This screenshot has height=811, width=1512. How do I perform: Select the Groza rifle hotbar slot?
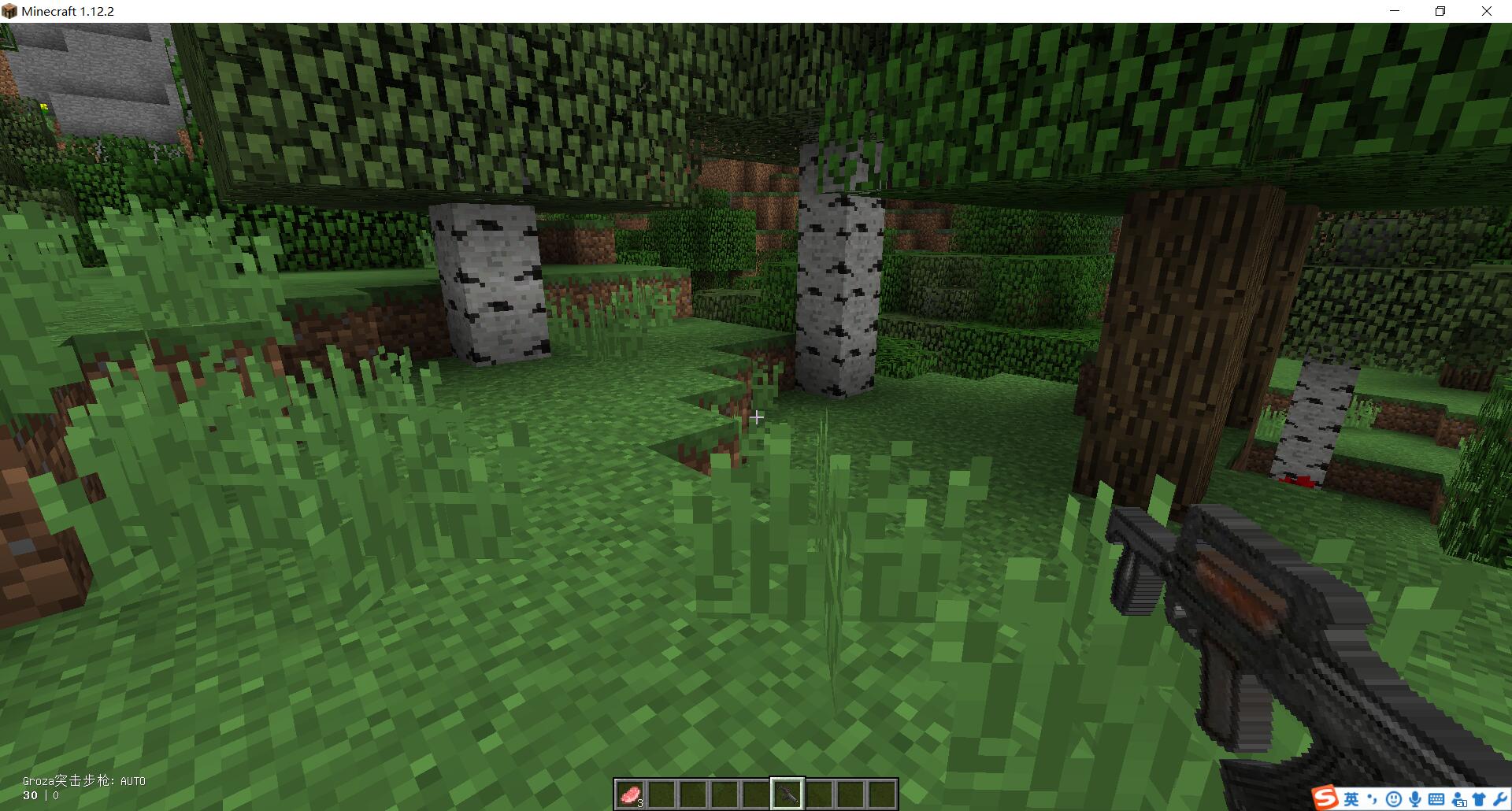pos(787,794)
